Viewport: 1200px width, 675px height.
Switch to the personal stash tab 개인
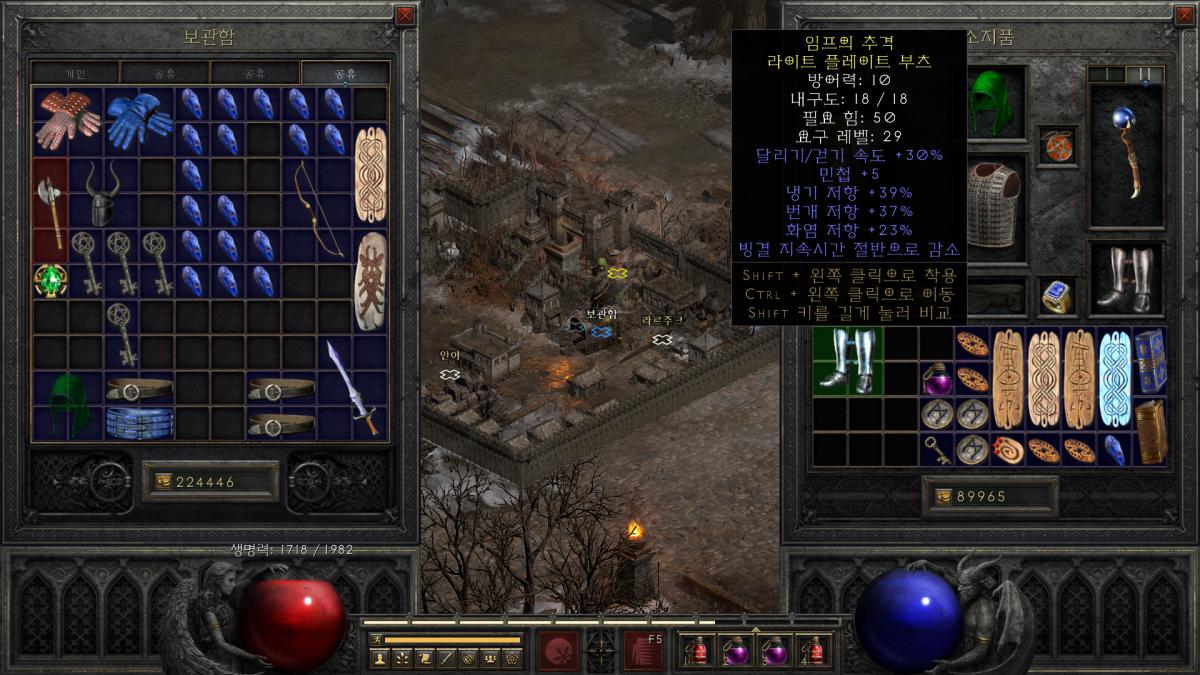(76, 73)
